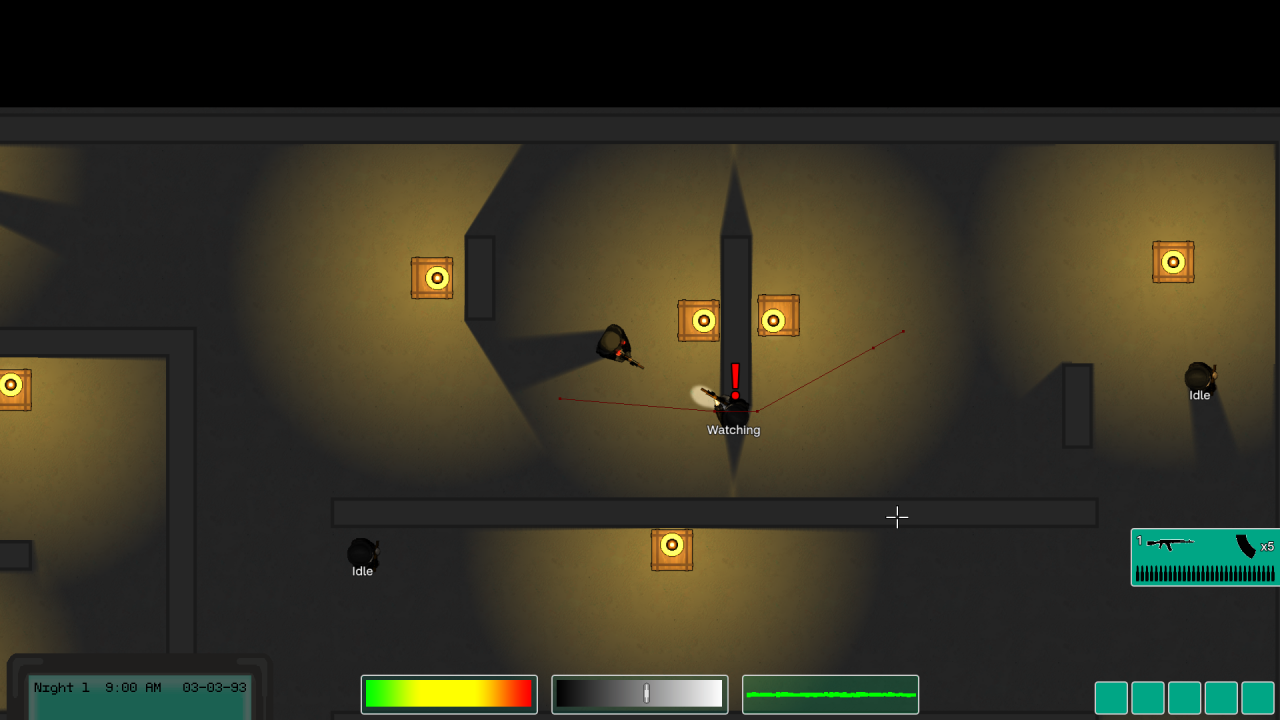Click the grayscale visibility meter indicator

pos(645,693)
